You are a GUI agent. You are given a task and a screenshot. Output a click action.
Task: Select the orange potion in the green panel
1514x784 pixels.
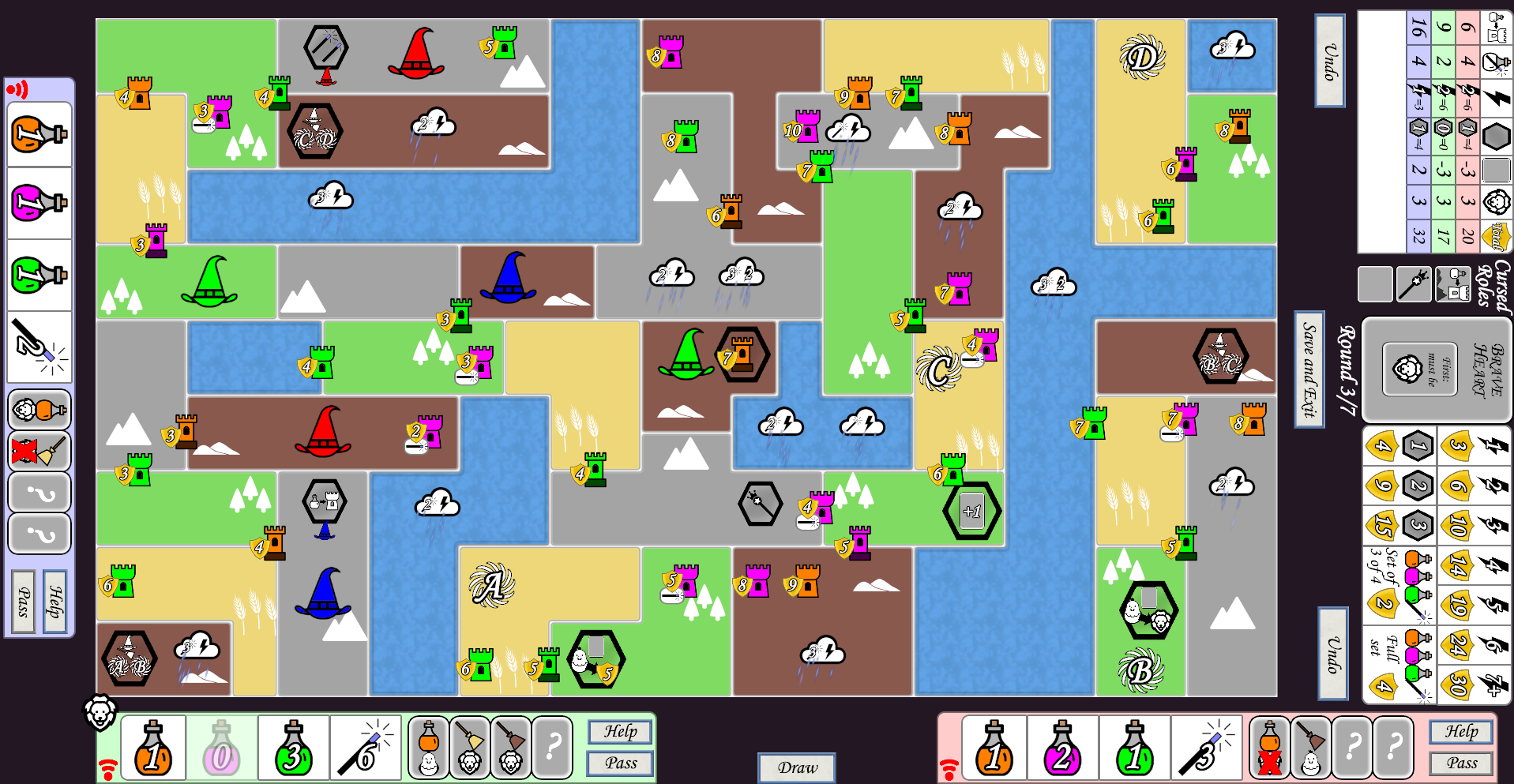(x=153, y=748)
